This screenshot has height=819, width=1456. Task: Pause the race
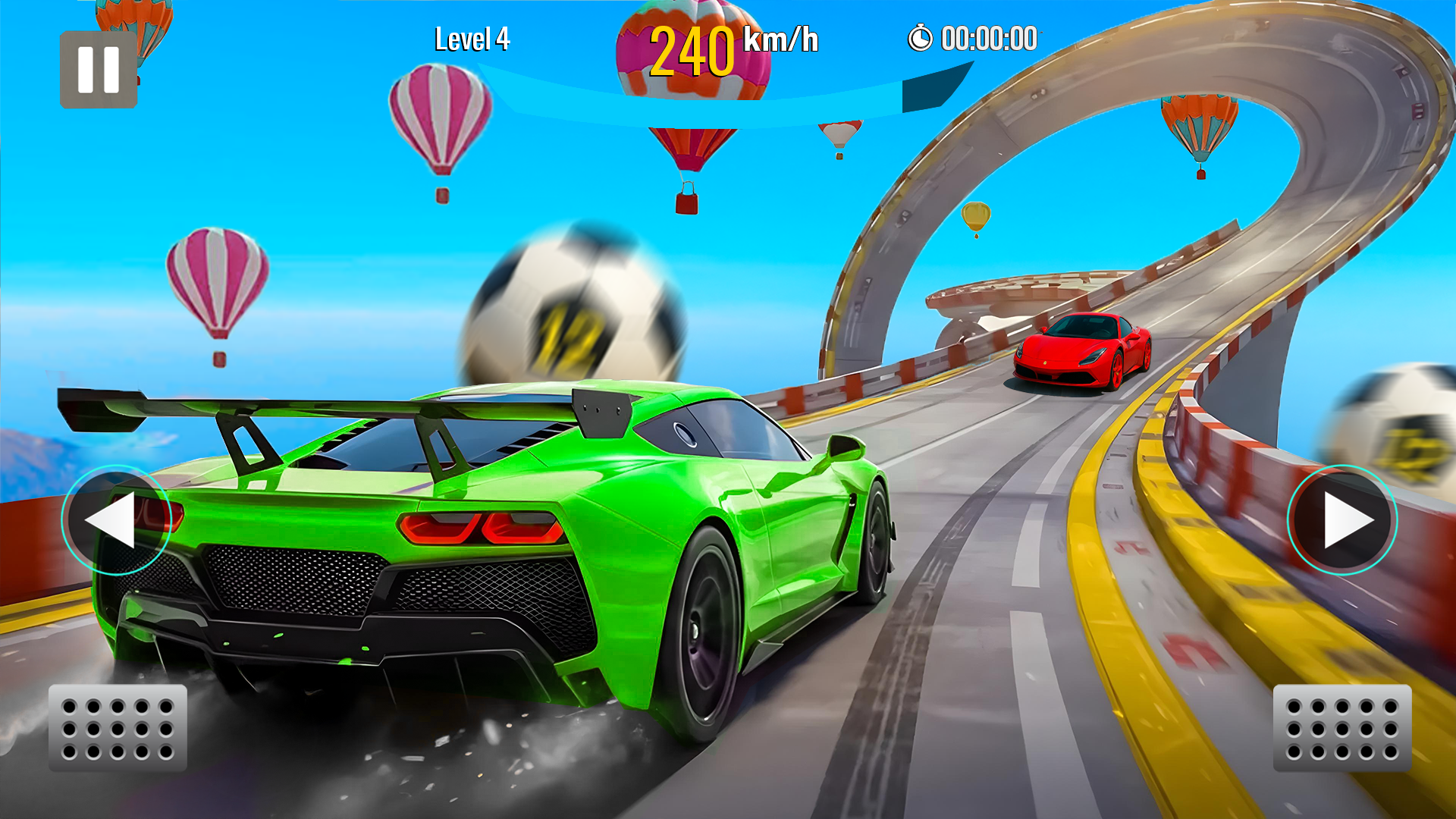coord(99,70)
